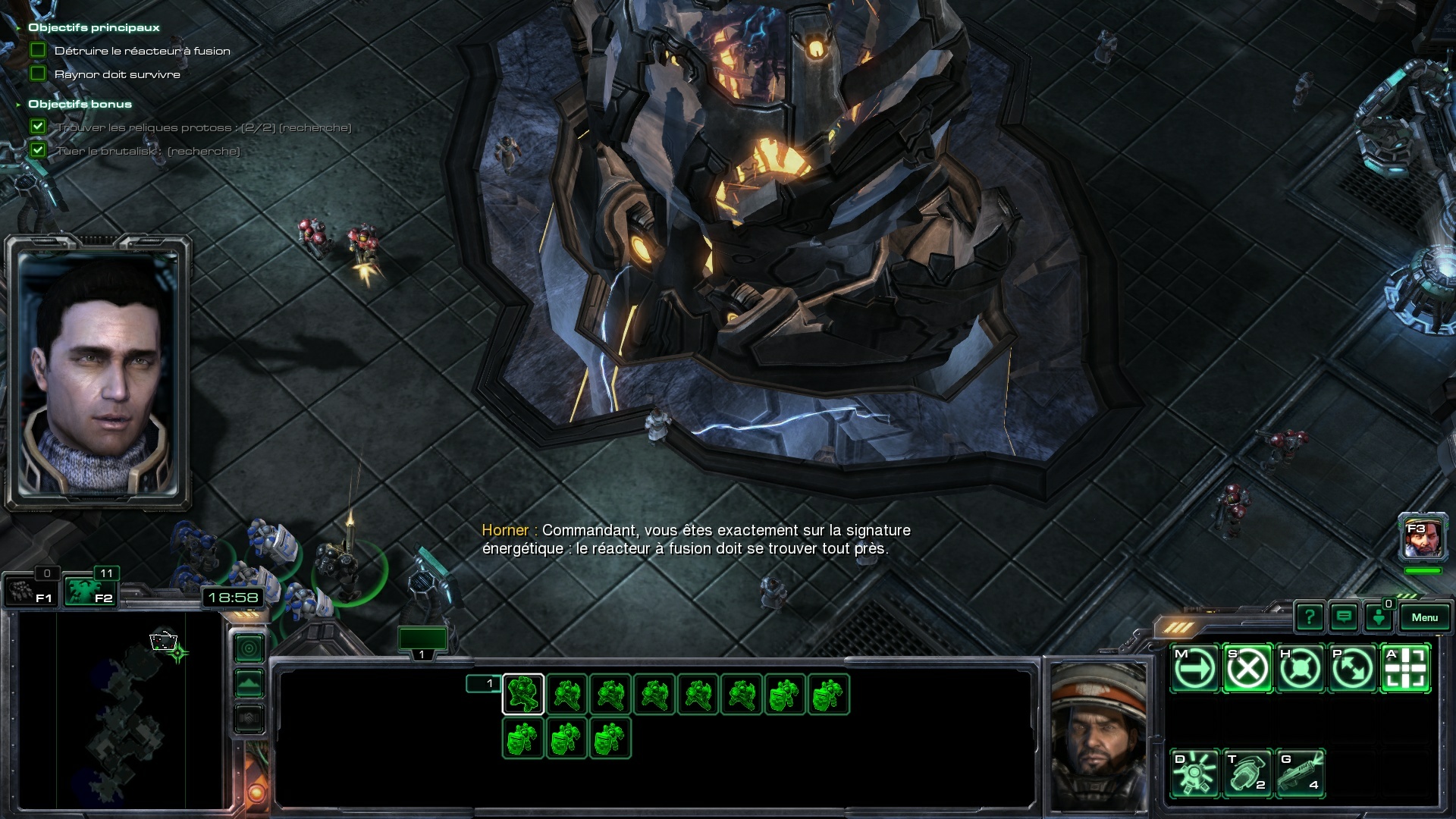Activate the Hold Position command
1456x819 pixels.
point(1301,669)
